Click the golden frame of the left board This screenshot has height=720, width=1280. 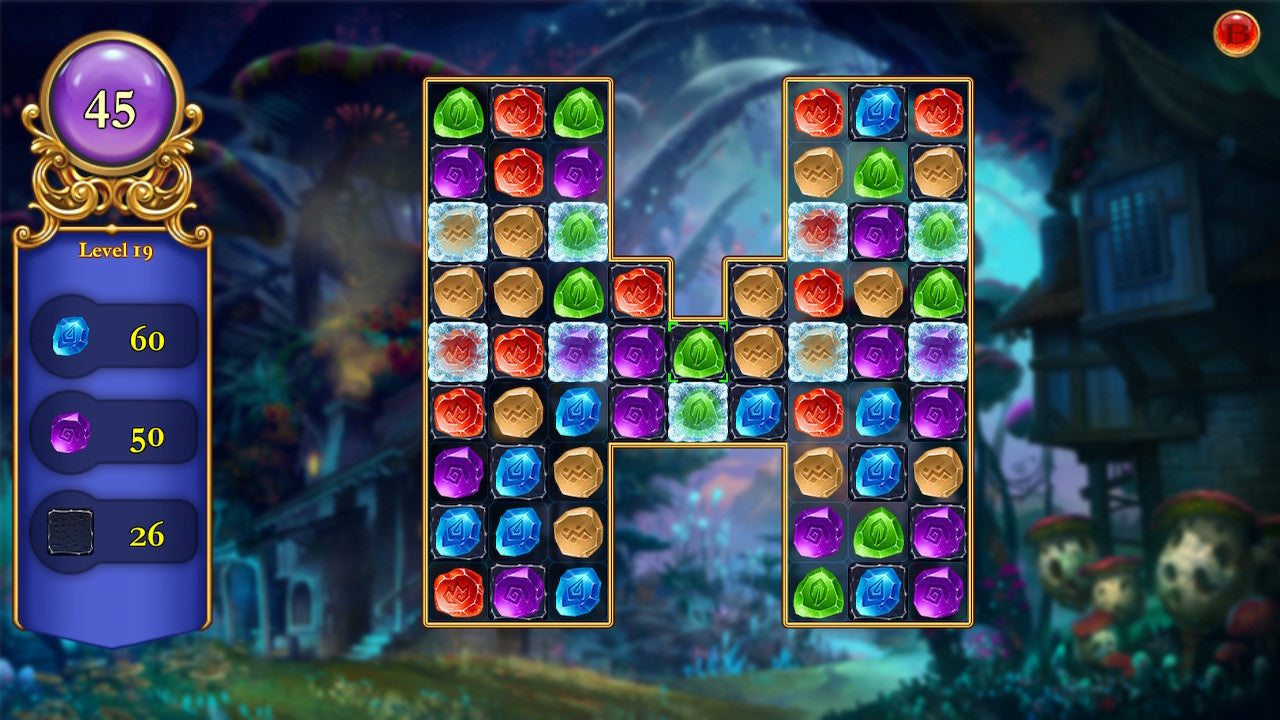[x=424, y=350]
